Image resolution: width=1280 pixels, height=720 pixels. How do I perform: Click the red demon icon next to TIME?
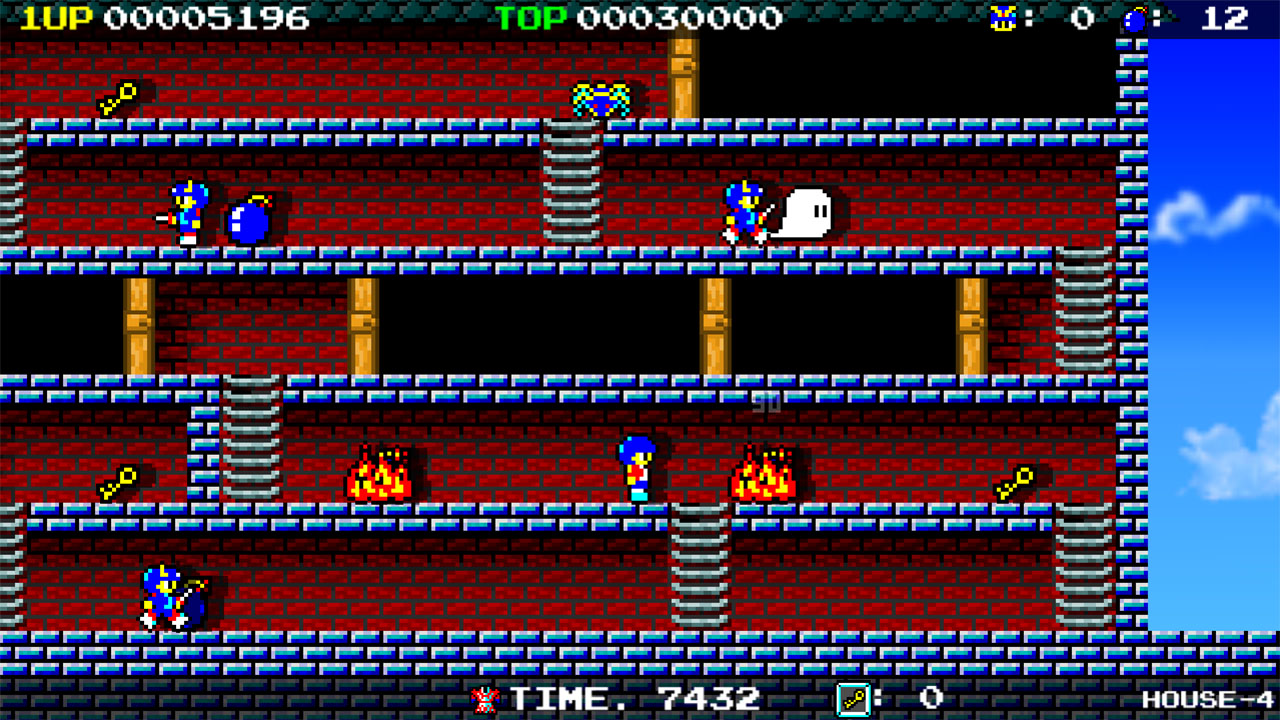[x=483, y=700]
